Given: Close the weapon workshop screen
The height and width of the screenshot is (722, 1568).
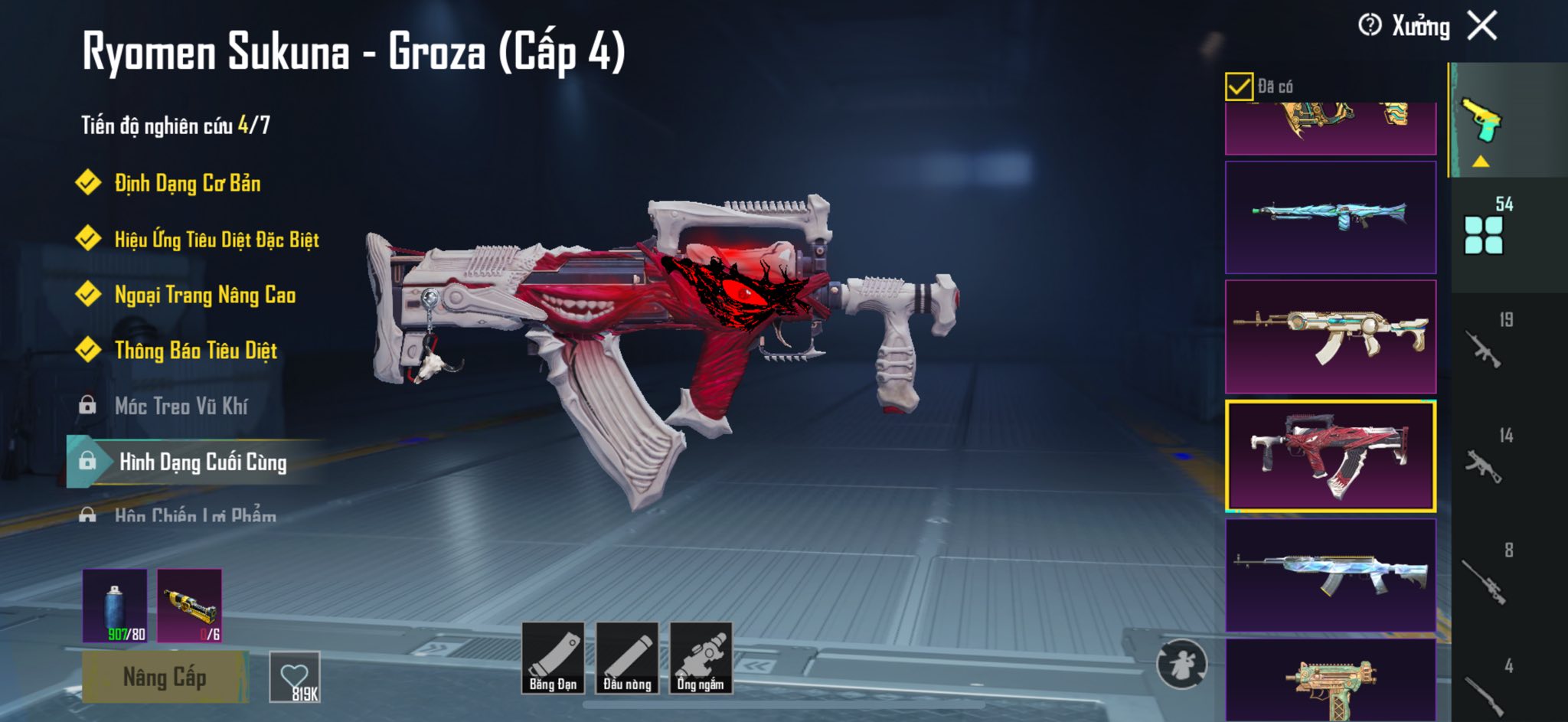Looking at the screenshot, I should pos(1482,26).
